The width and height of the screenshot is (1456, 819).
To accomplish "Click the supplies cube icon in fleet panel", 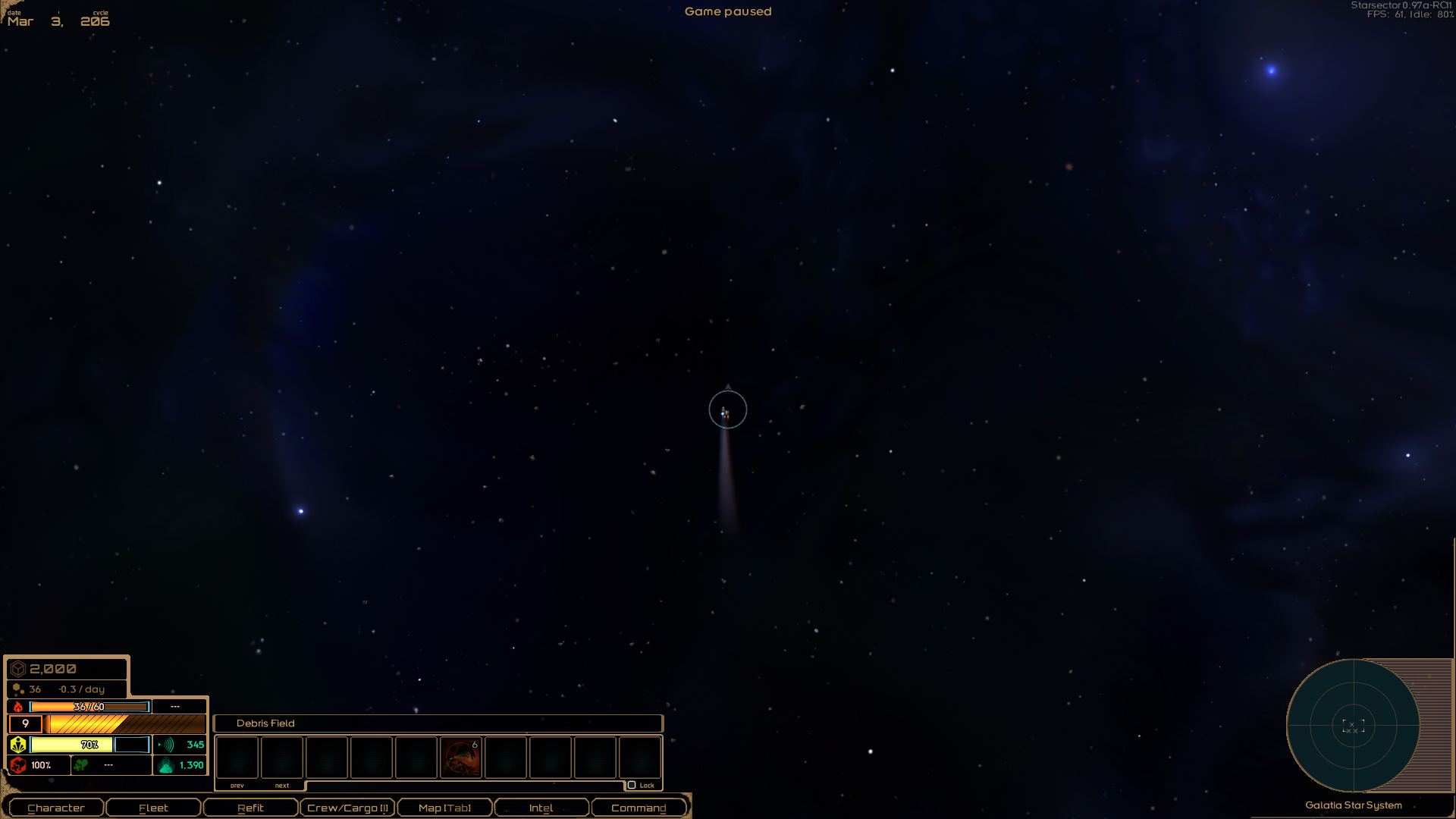I will pos(18,668).
